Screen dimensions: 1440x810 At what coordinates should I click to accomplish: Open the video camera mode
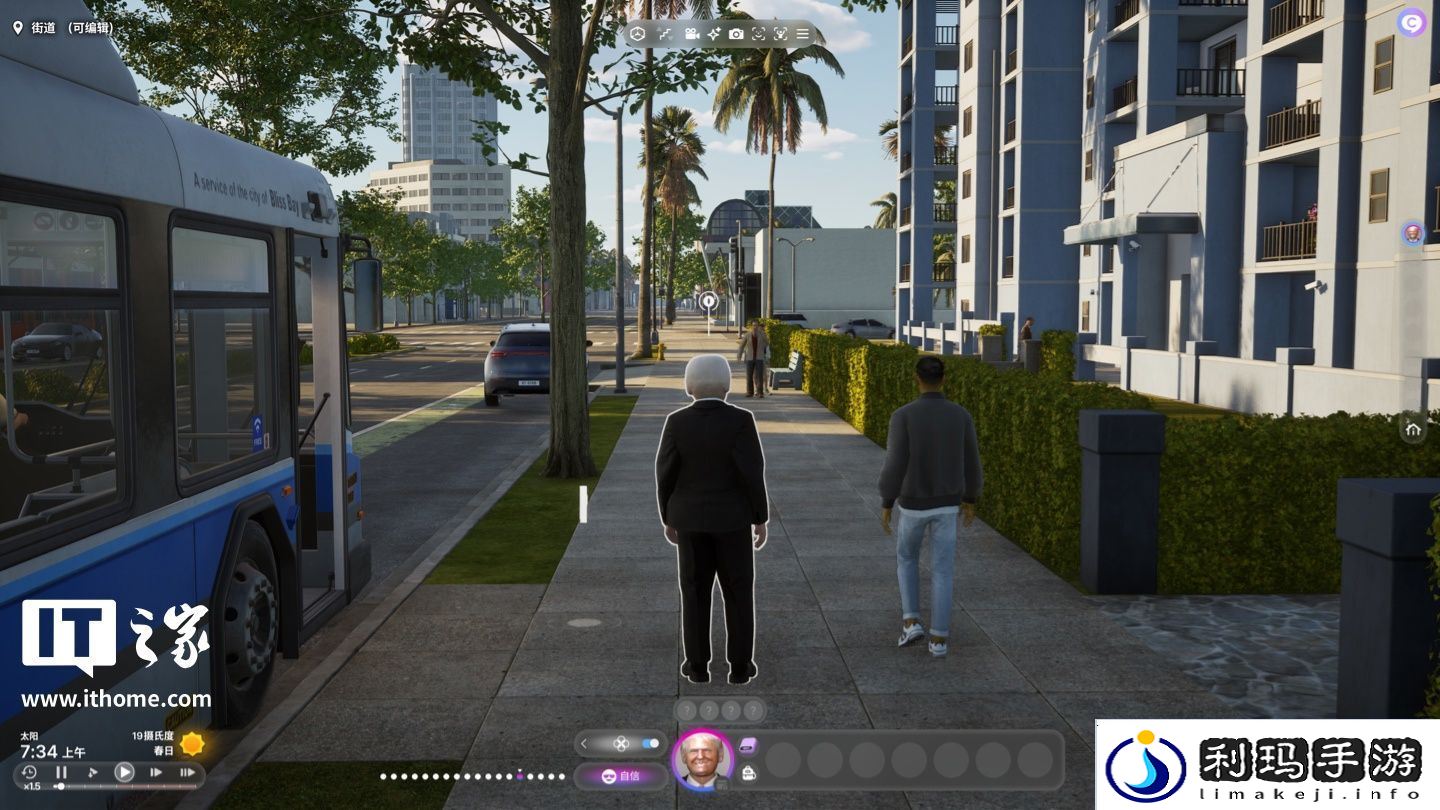coord(691,34)
